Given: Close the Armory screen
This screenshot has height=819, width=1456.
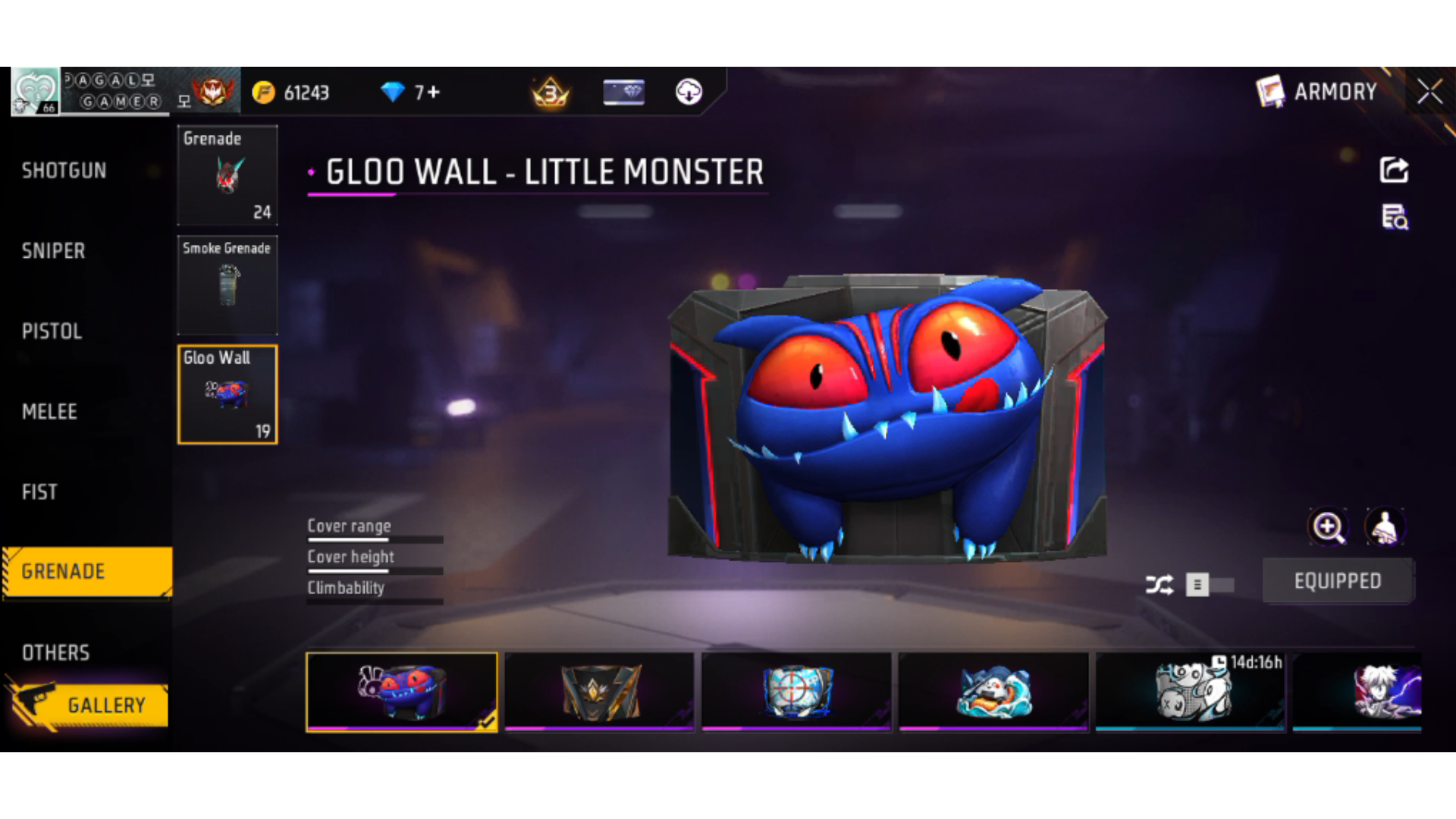Looking at the screenshot, I should click(x=1430, y=92).
